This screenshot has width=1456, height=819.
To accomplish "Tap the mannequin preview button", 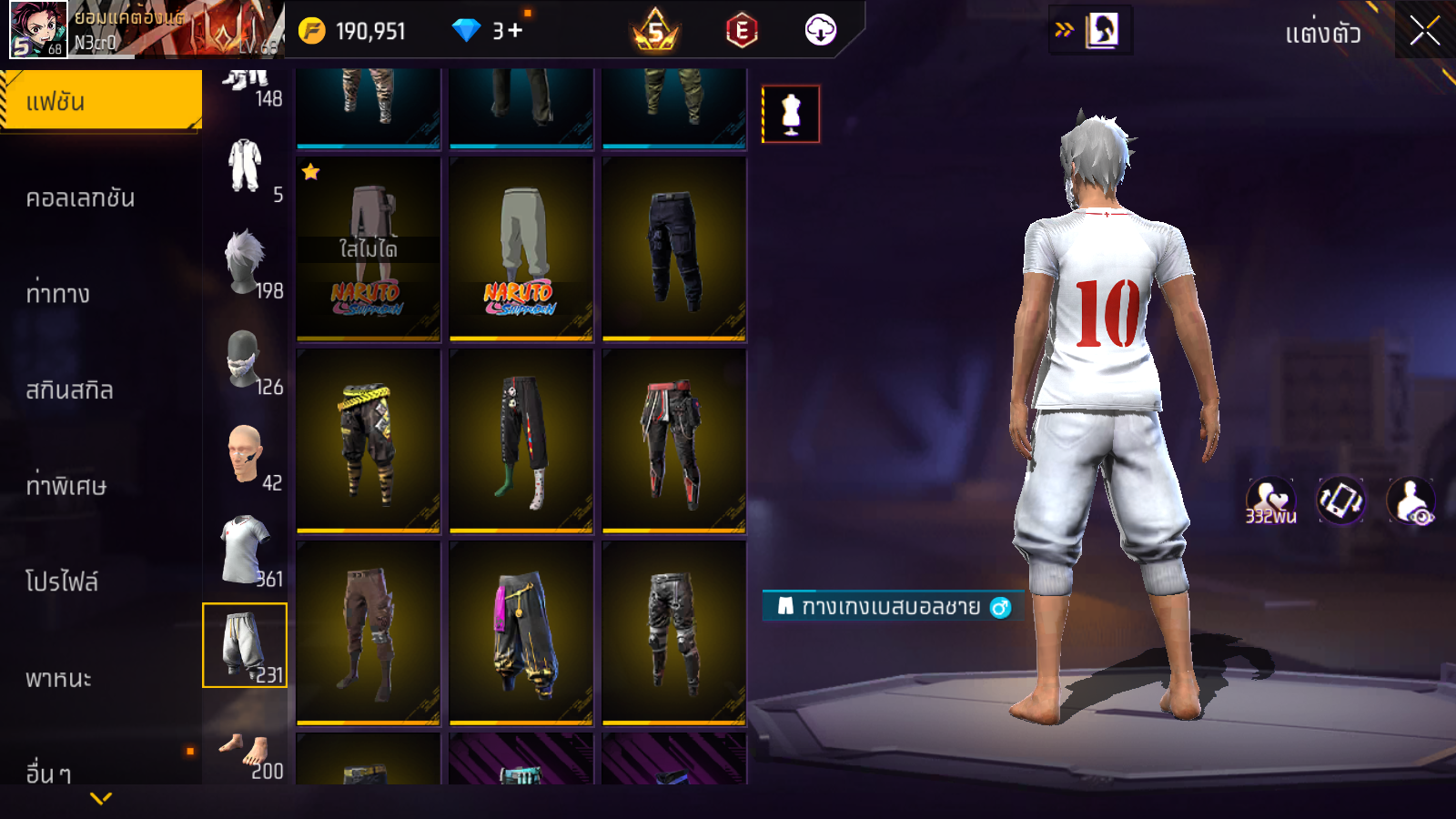I will (x=791, y=115).
